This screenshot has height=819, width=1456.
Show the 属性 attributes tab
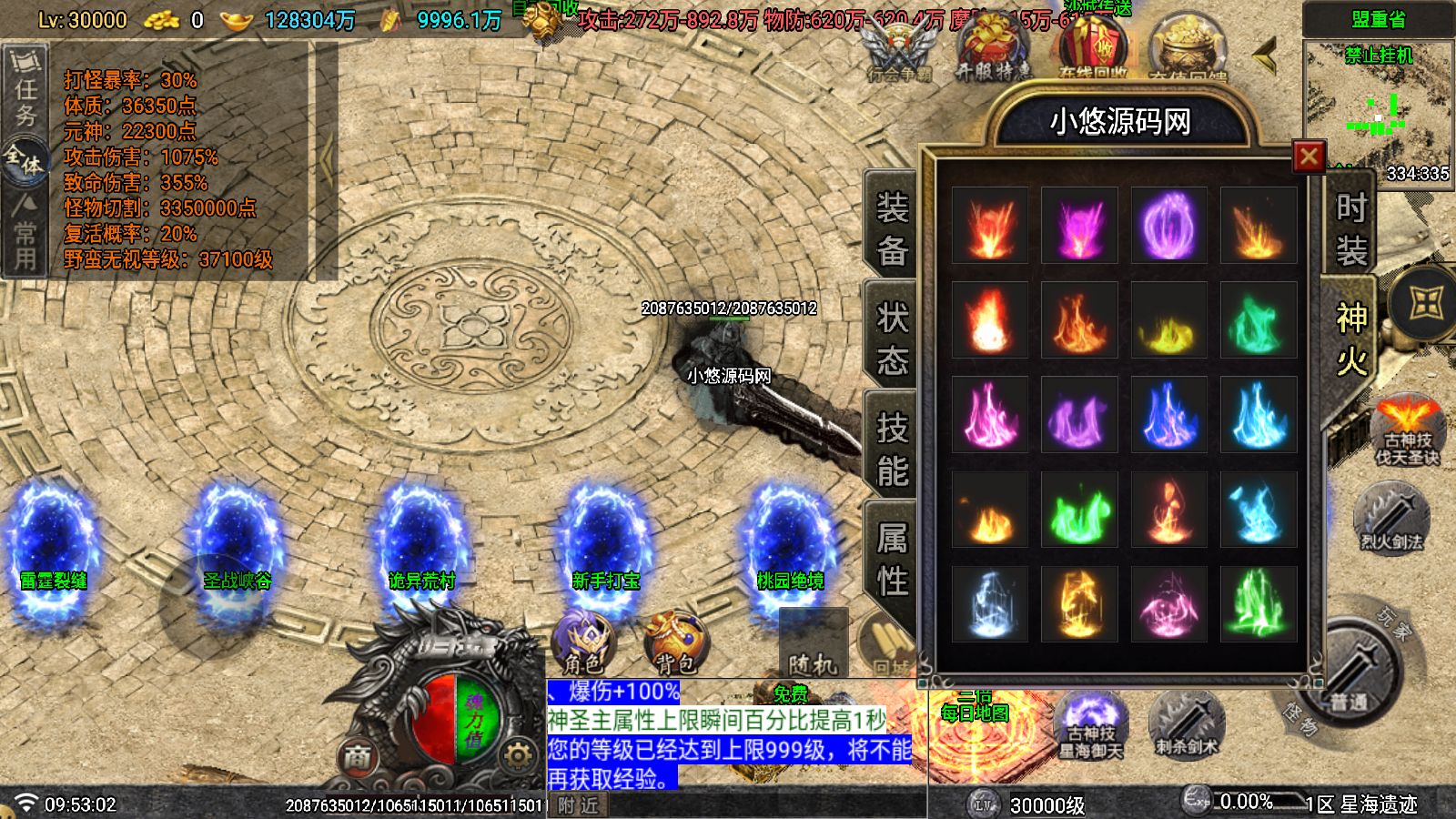pyautogui.click(x=891, y=559)
